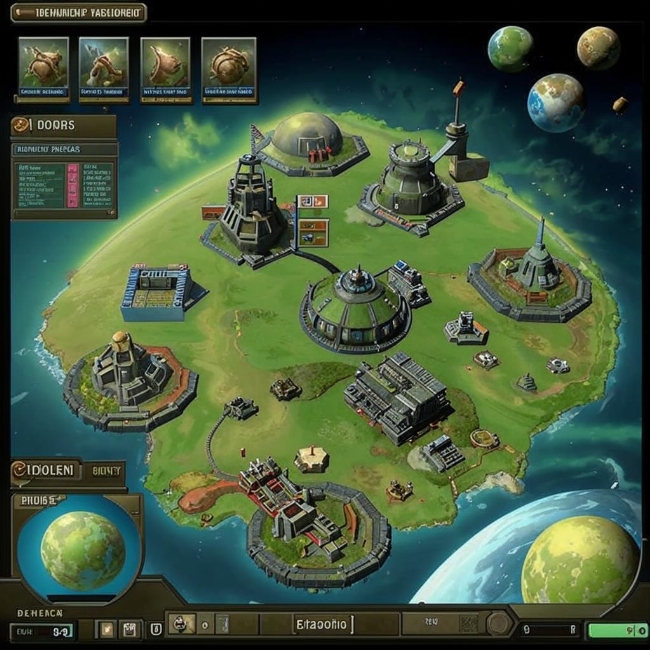Switch to the tab right of IDOLEN
This screenshot has width=650, height=650.
coord(104,469)
